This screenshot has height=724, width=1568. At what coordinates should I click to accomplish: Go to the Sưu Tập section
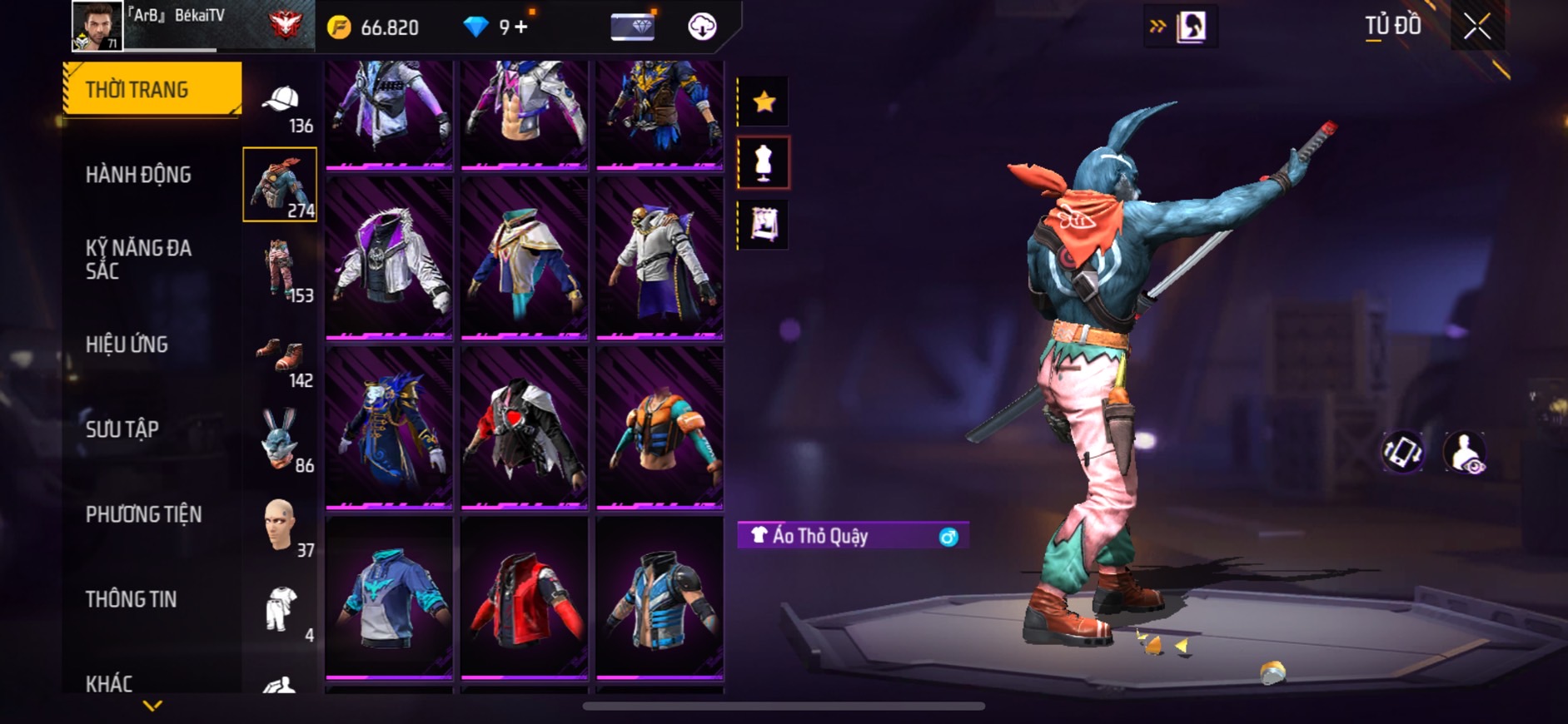click(122, 429)
